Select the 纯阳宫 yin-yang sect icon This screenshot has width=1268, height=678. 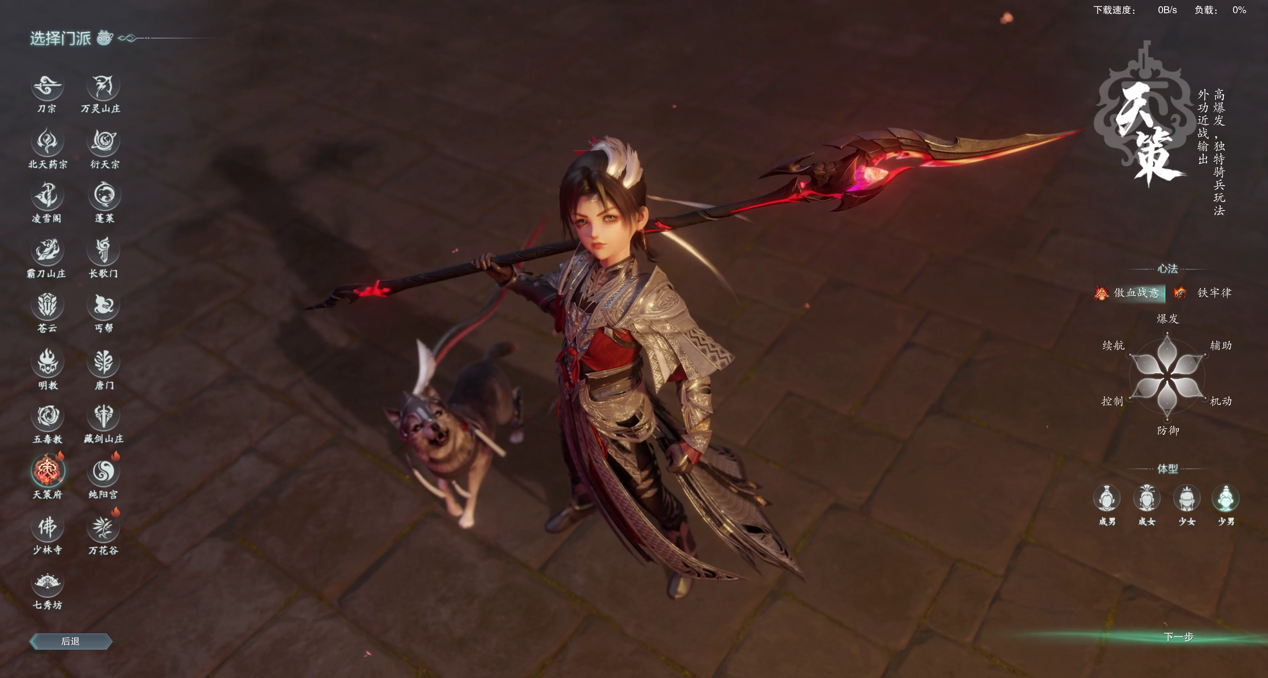point(103,472)
